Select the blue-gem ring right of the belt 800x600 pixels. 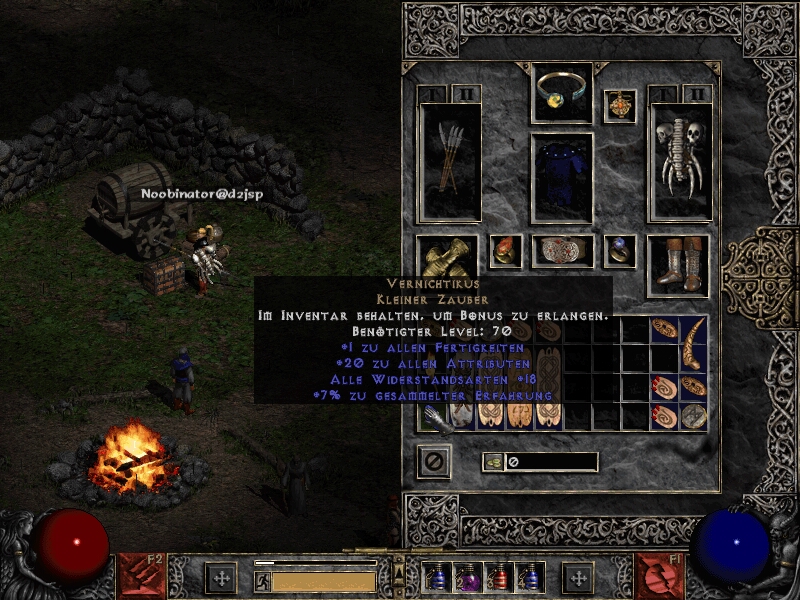(620, 251)
